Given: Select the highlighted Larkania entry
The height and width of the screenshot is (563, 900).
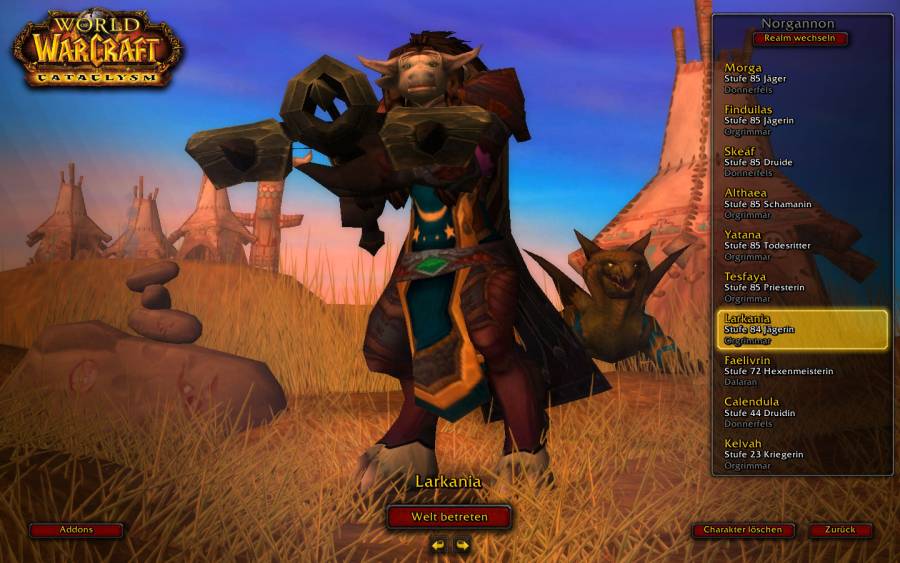Looking at the screenshot, I should point(802,329).
